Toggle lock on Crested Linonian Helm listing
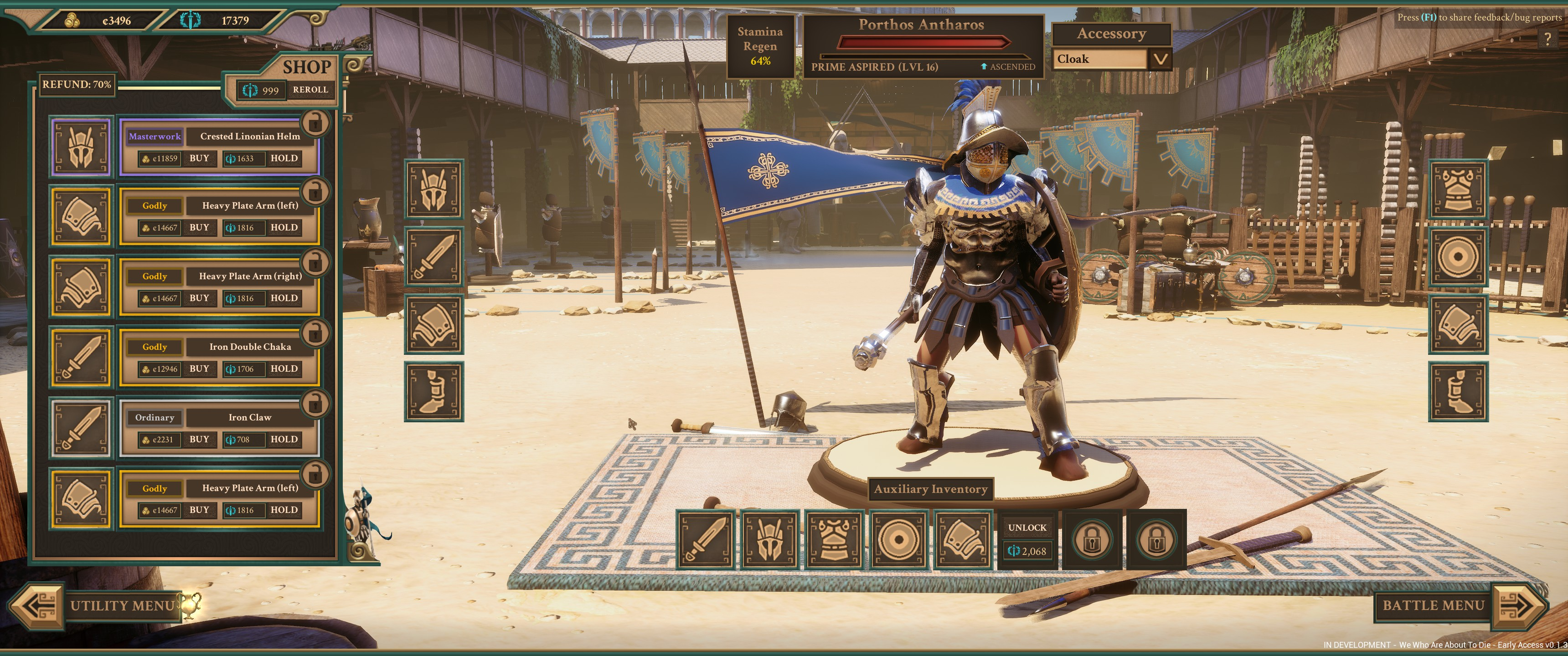This screenshot has height=656, width=1568. tap(315, 123)
